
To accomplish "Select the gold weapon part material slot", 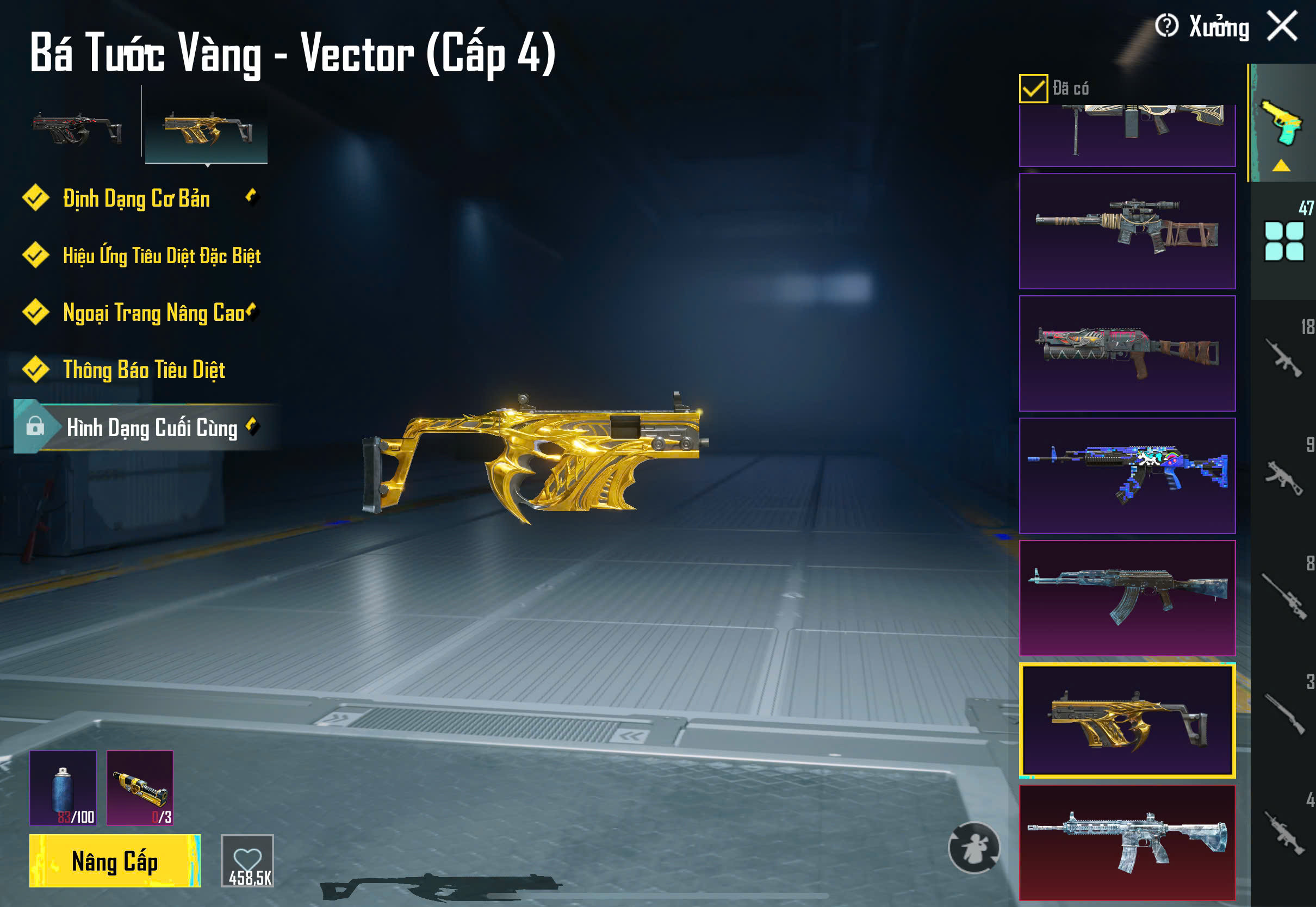I will point(140,788).
